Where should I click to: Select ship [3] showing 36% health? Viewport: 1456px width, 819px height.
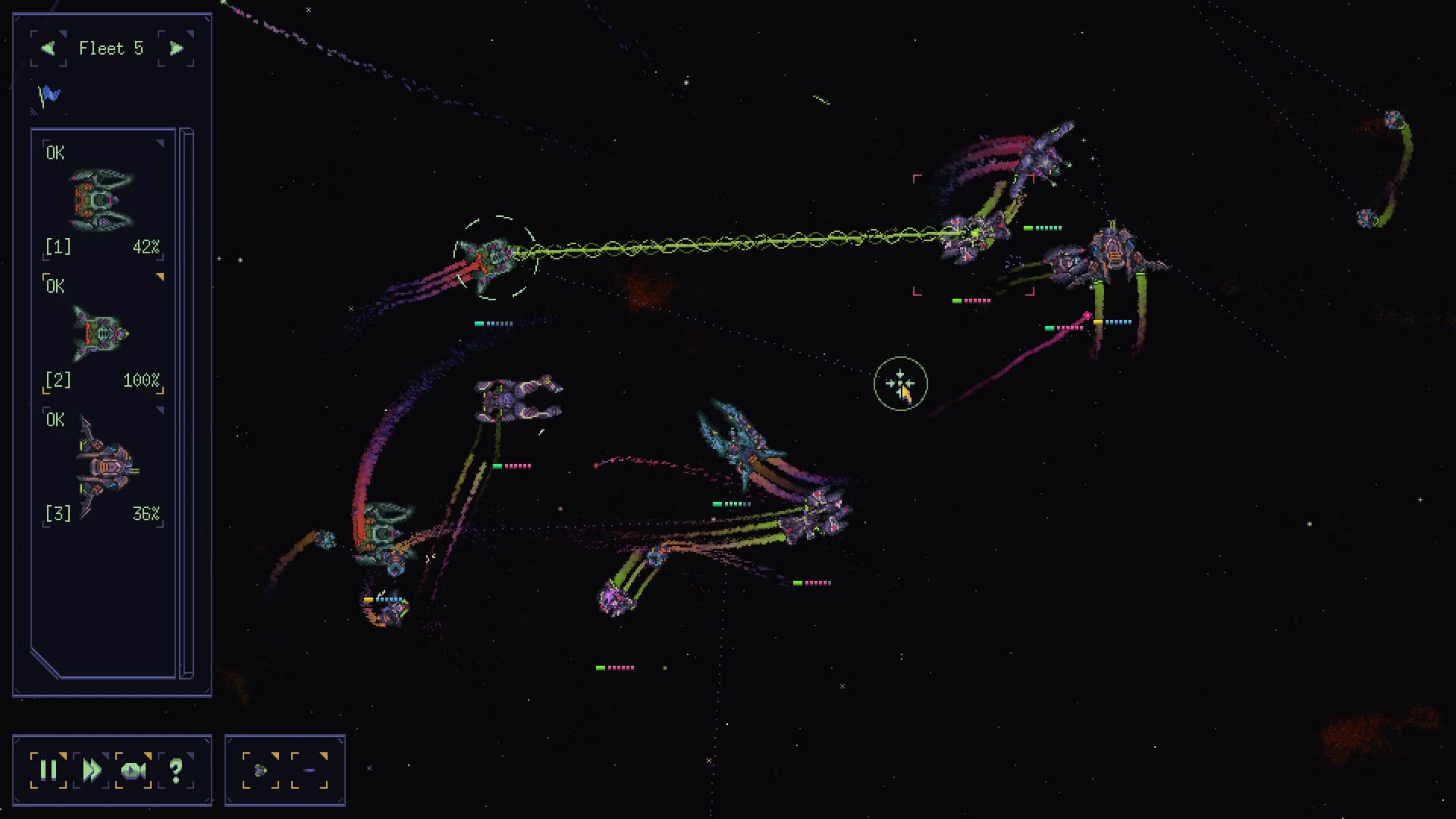tap(103, 466)
